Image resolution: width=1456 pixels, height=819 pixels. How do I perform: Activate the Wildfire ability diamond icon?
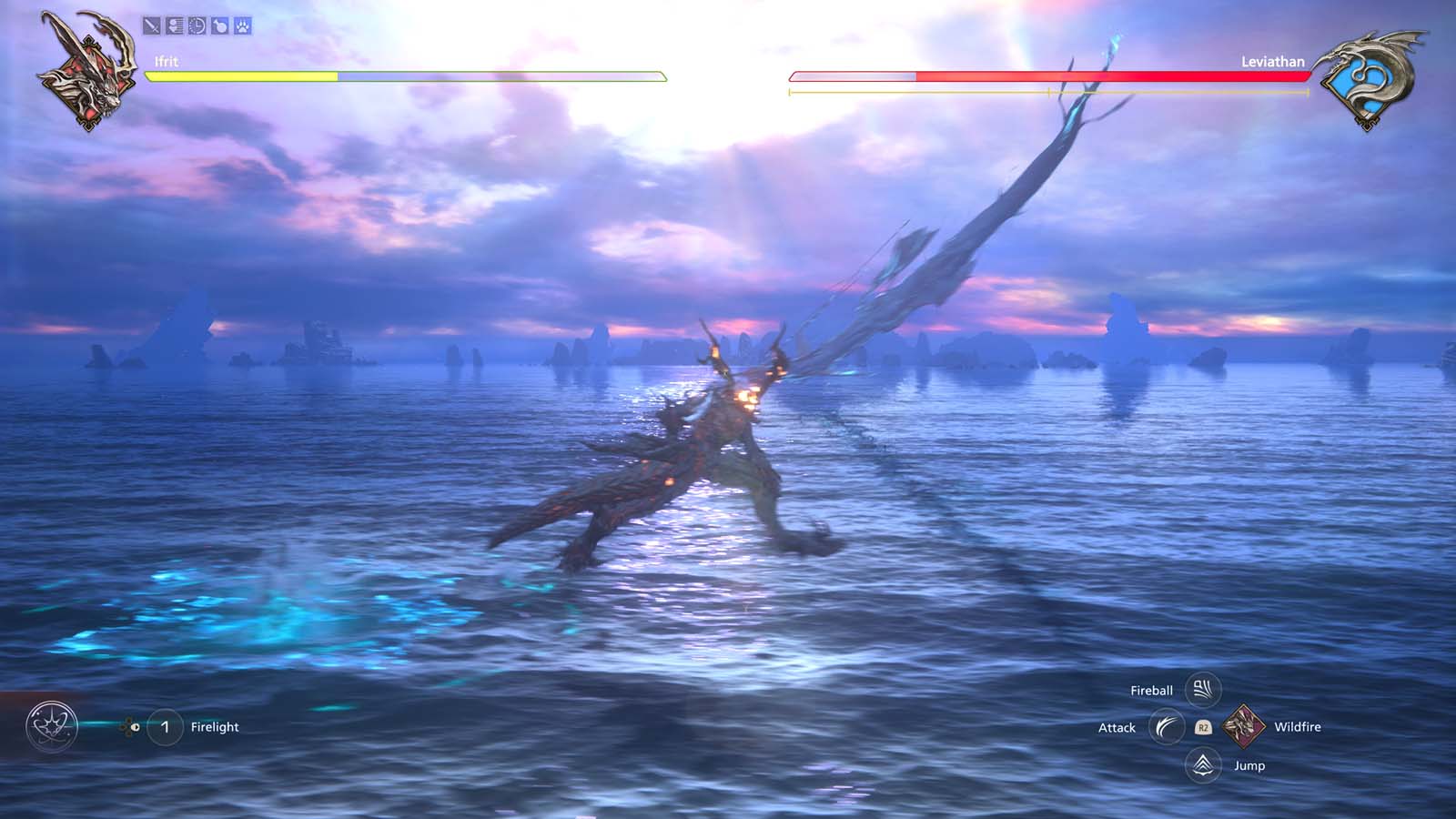coord(1246,727)
